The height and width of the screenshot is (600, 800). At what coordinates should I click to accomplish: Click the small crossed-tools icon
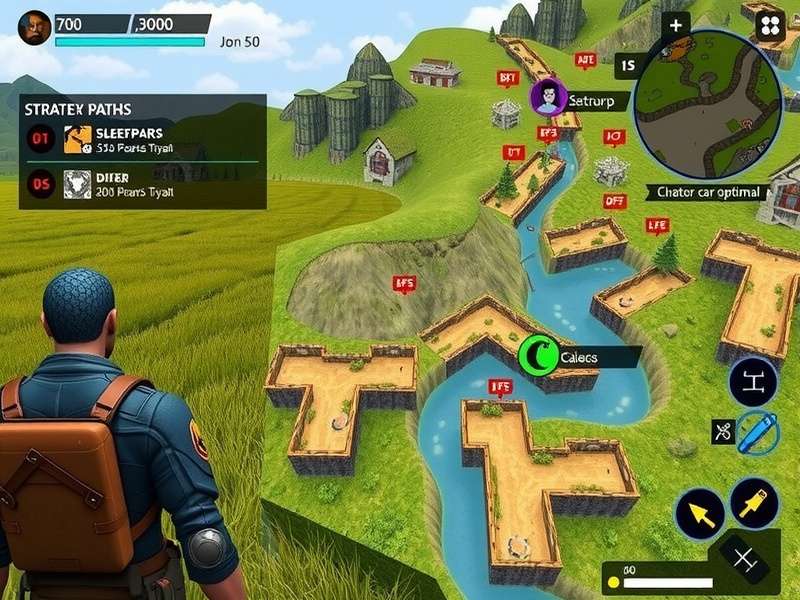coord(722,432)
